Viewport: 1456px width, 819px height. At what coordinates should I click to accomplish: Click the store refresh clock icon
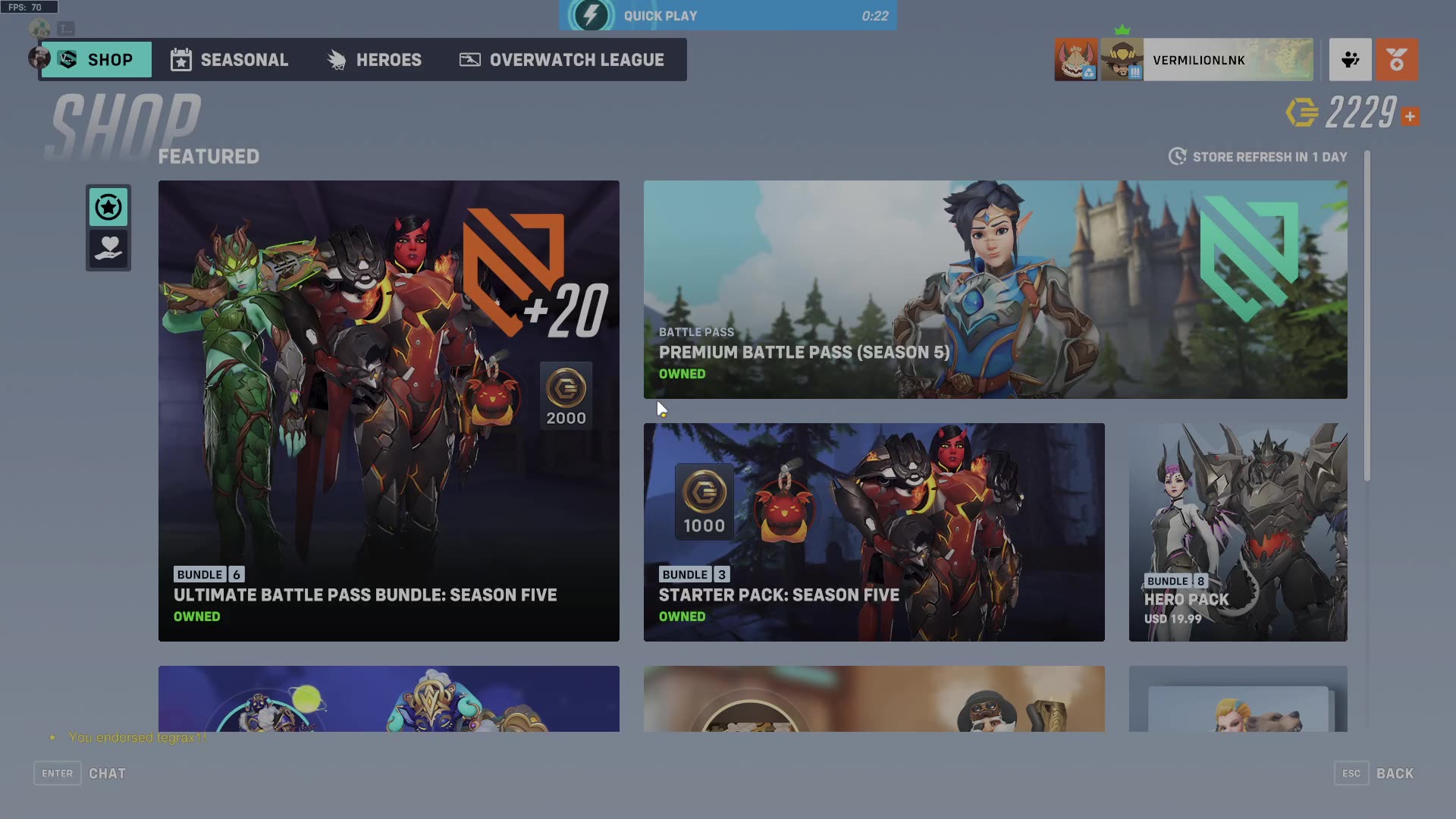[x=1176, y=156]
